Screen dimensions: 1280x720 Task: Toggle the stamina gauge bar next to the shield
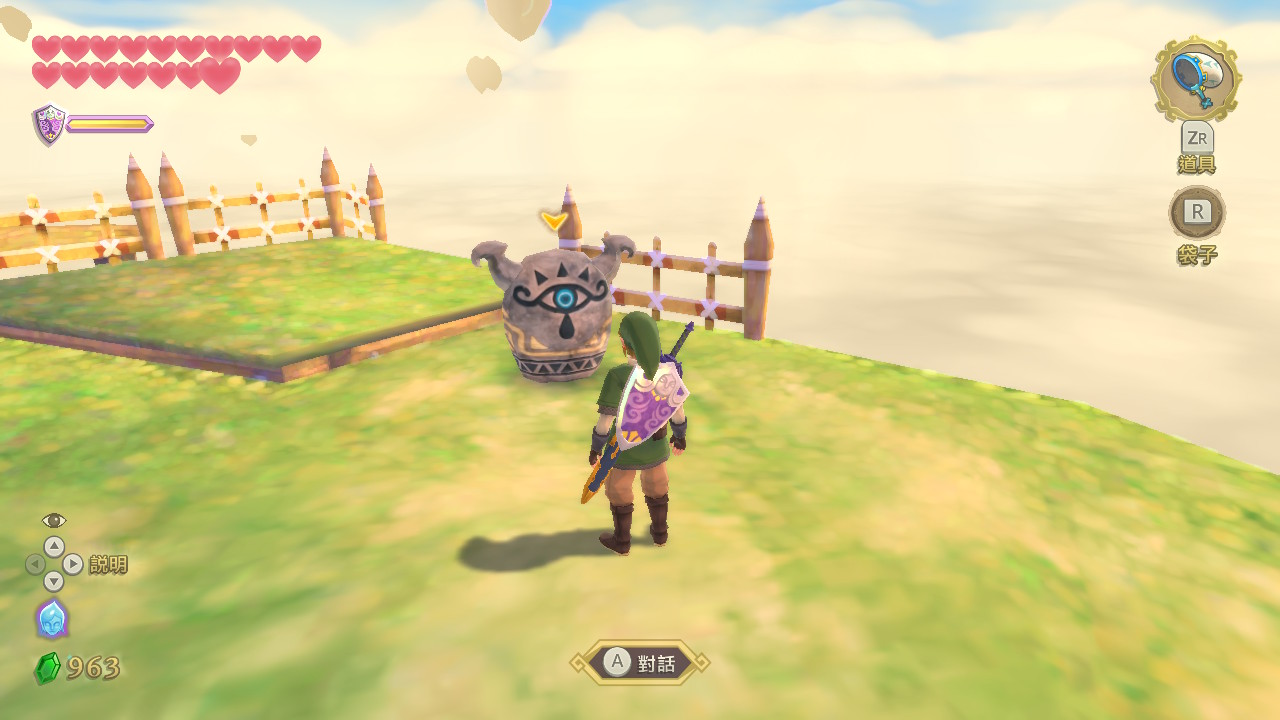[x=107, y=124]
